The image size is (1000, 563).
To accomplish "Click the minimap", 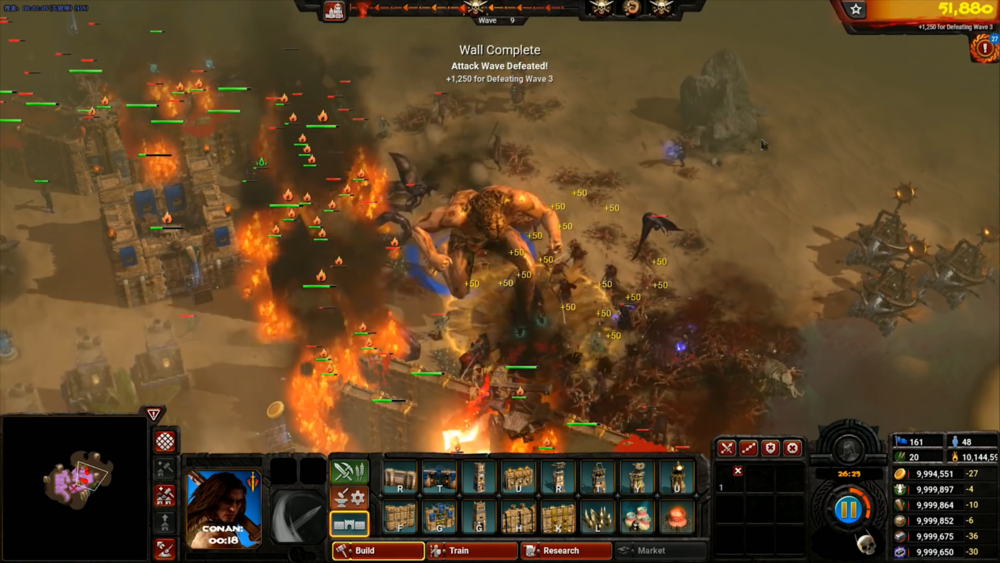I will click(75, 487).
